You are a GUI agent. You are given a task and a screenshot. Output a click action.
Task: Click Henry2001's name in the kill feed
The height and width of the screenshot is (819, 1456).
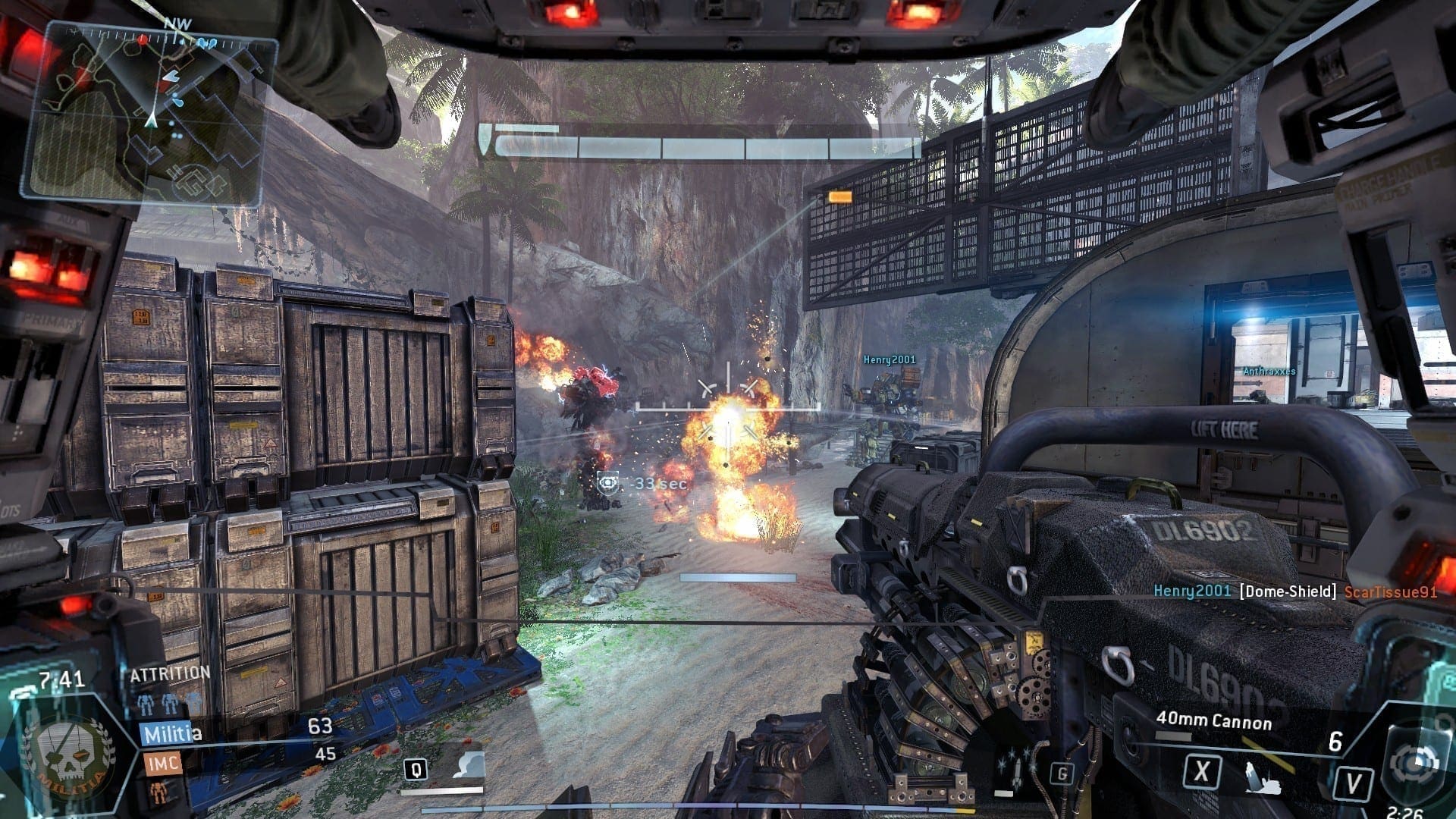point(1191,591)
